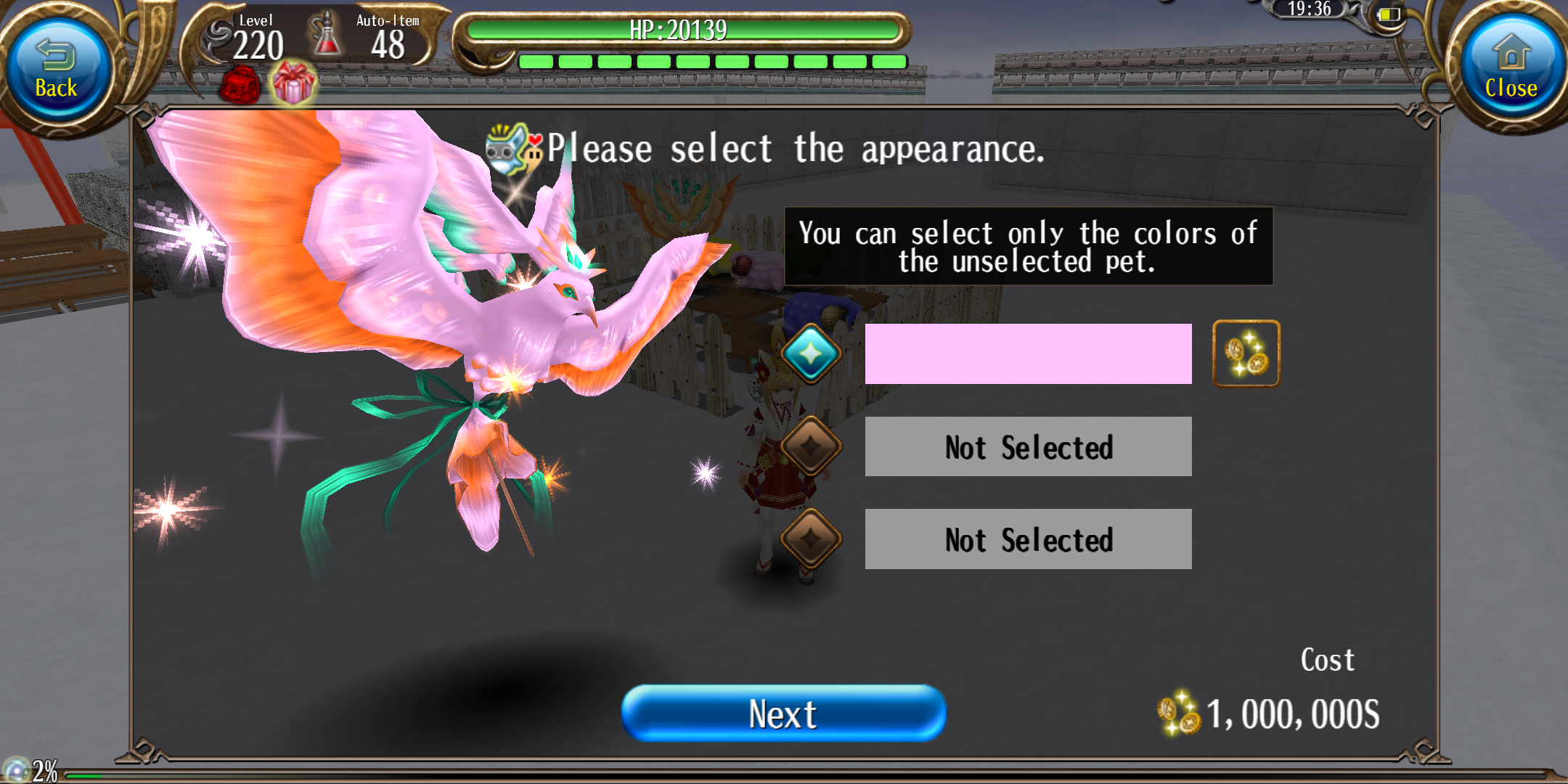Select the pink color swatch
This screenshot has width=1568, height=784.
pyautogui.click(x=1028, y=354)
